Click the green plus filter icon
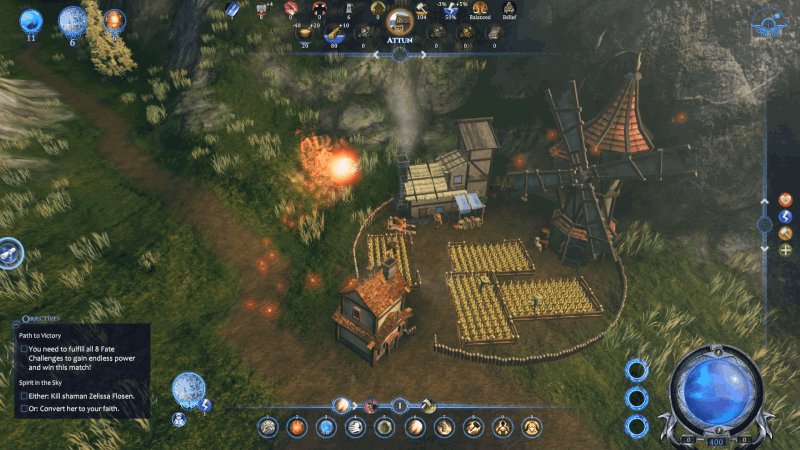The image size is (800, 450). click(x=785, y=249)
